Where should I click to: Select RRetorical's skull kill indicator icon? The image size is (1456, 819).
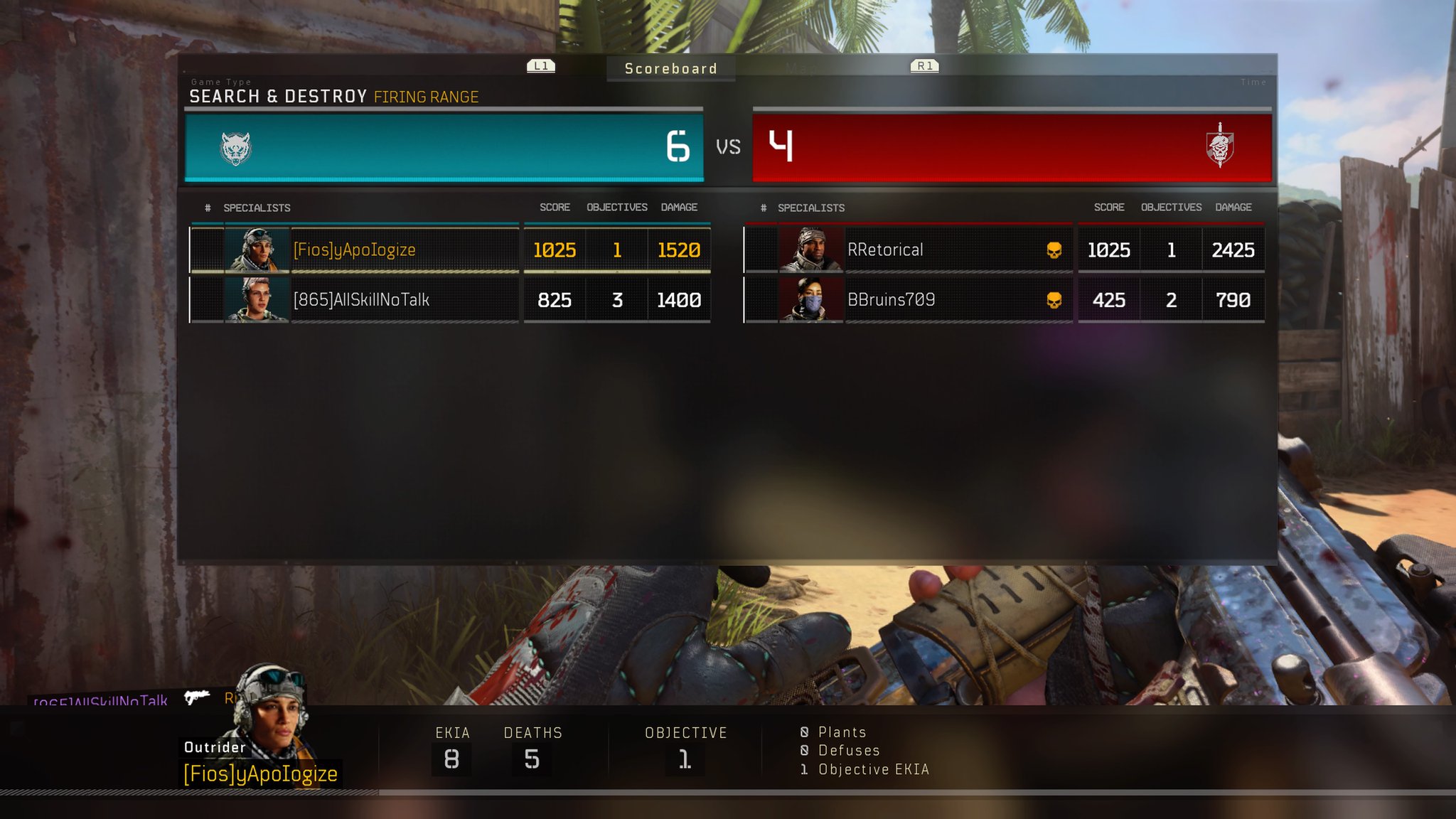[x=1054, y=250]
